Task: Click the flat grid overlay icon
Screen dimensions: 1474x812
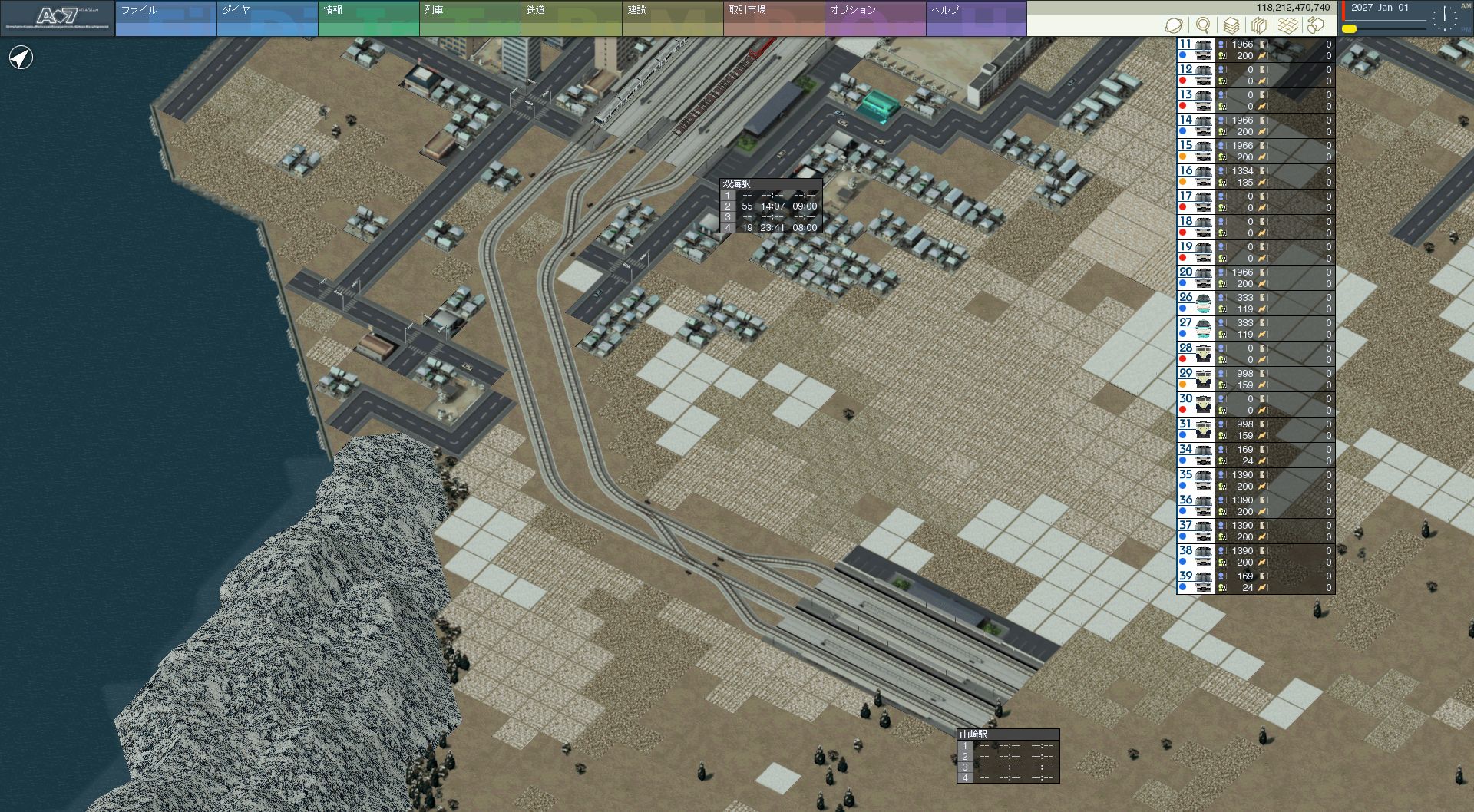Action: coord(1287,25)
